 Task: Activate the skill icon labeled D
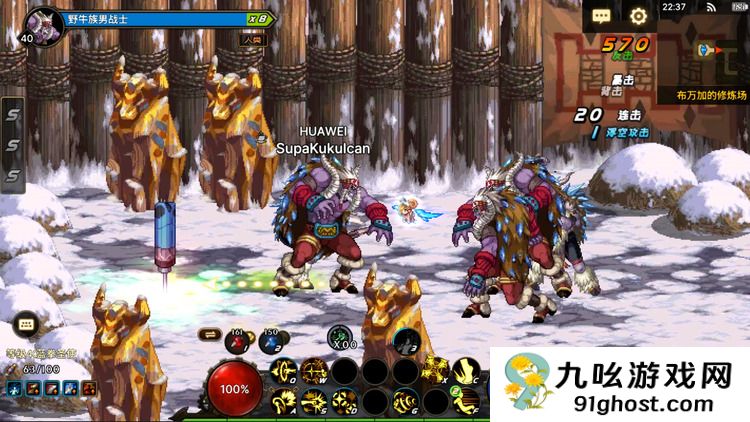coord(344,402)
